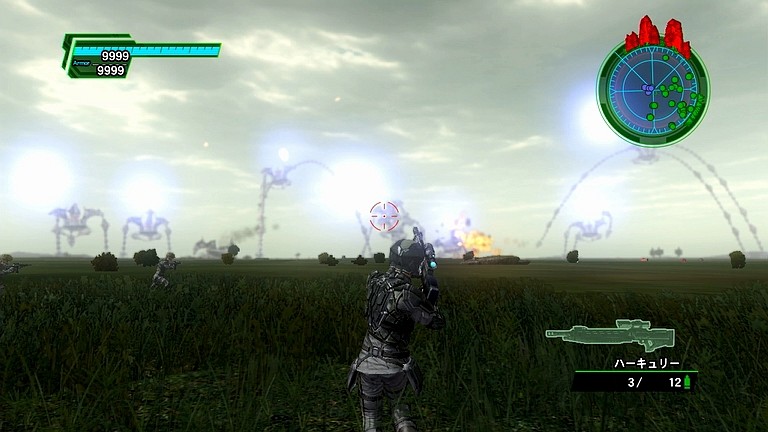Click the circular radar minimap
768x432 pixels.
click(x=652, y=91)
